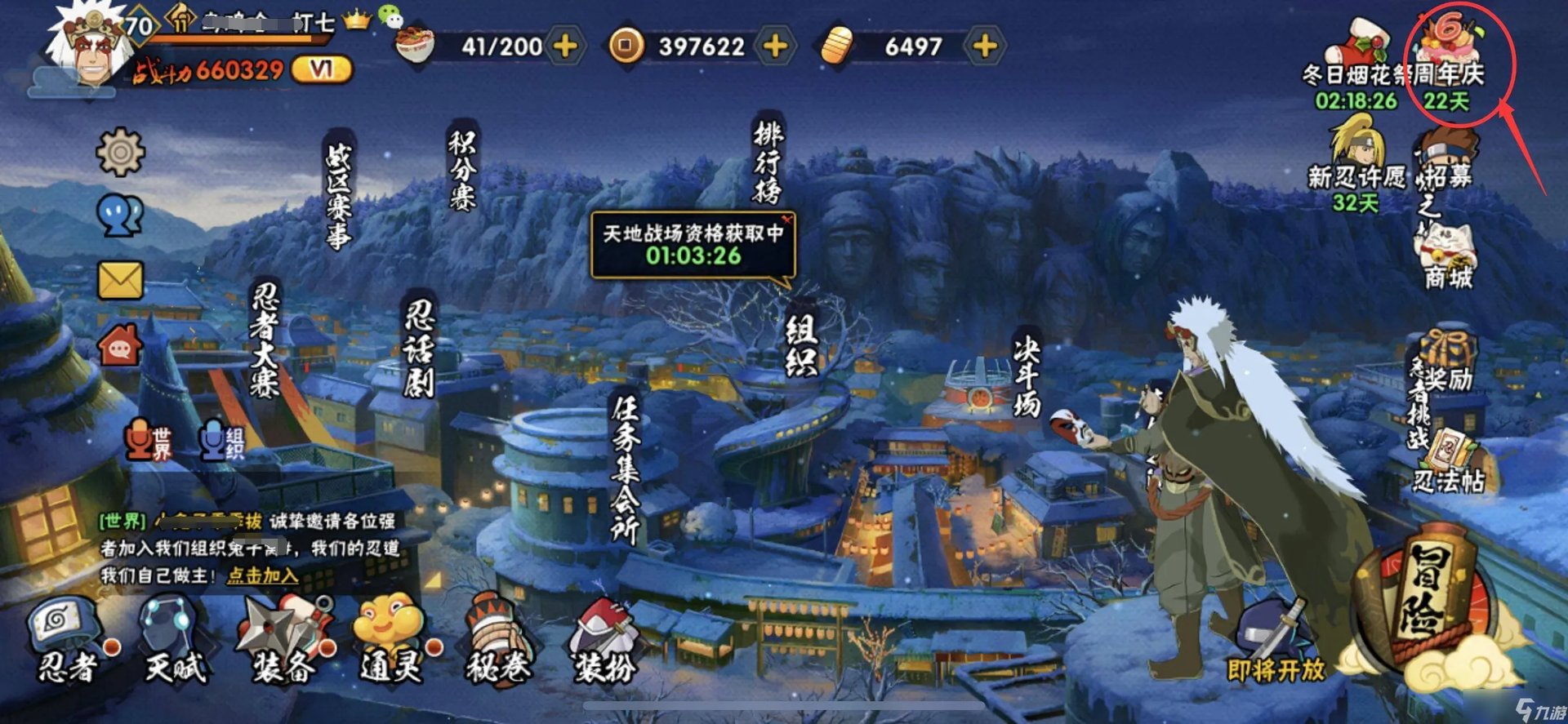Open the Settings gear icon
The image size is (1568, 724).
pos(118,151)
